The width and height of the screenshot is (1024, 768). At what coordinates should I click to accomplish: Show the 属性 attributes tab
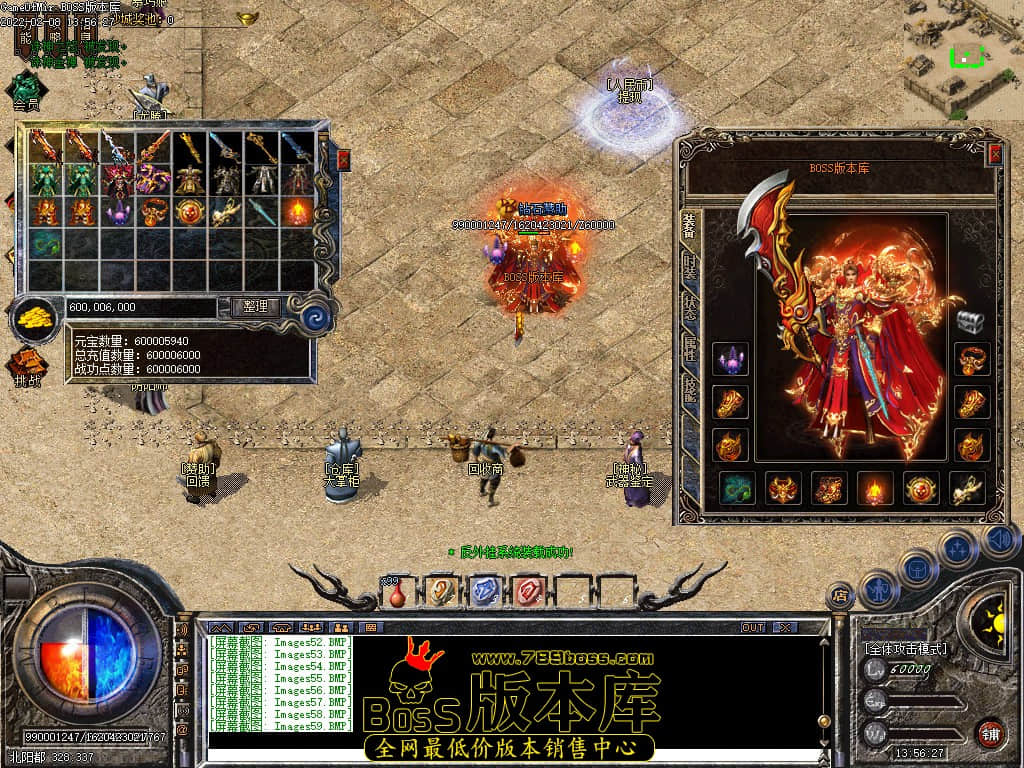[690, 349]
